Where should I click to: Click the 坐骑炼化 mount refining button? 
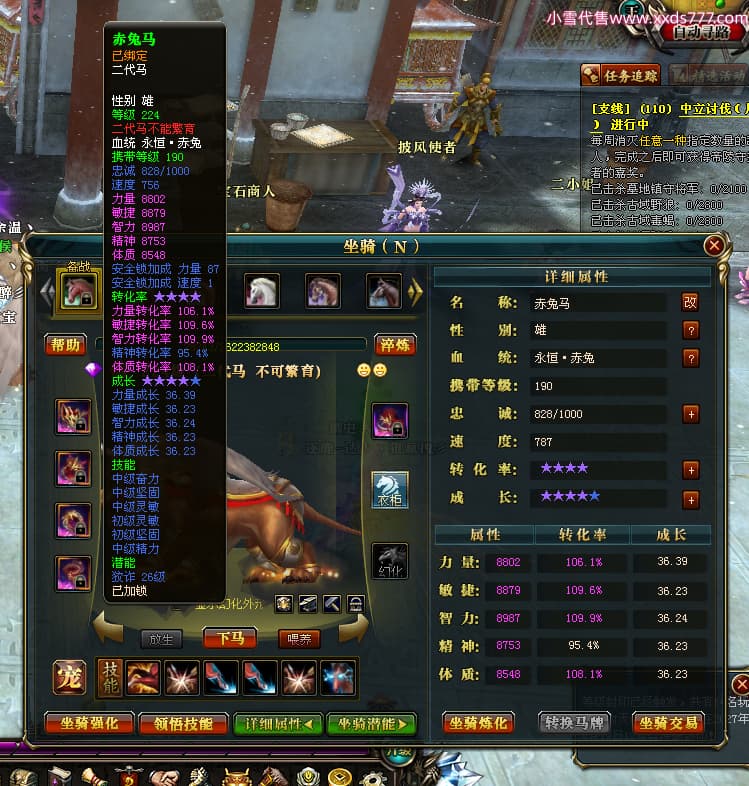[478, 723]
